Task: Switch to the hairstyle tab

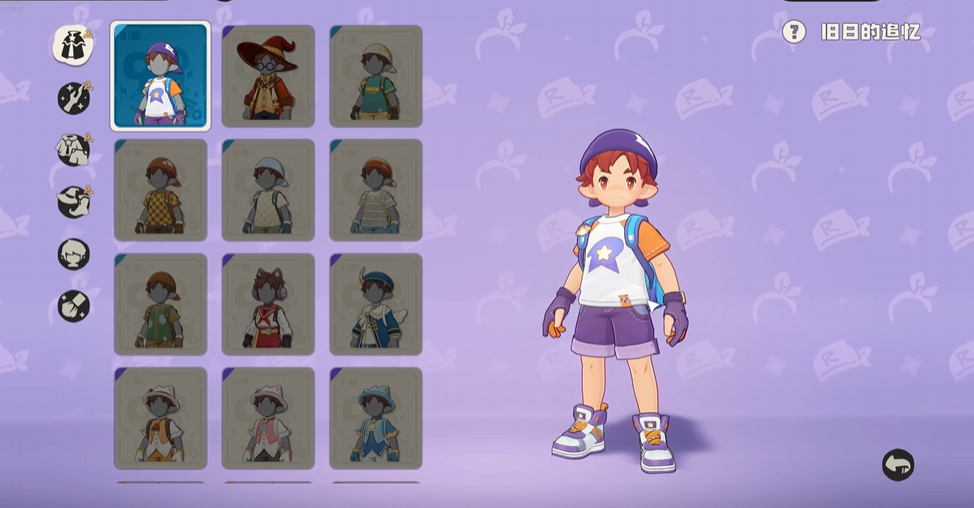Action: coord(73,254)
